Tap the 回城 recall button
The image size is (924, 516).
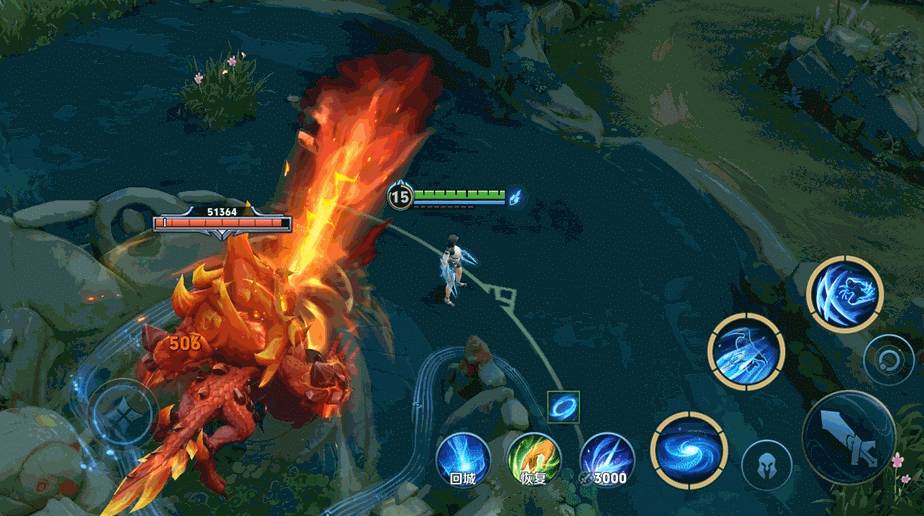462,459
